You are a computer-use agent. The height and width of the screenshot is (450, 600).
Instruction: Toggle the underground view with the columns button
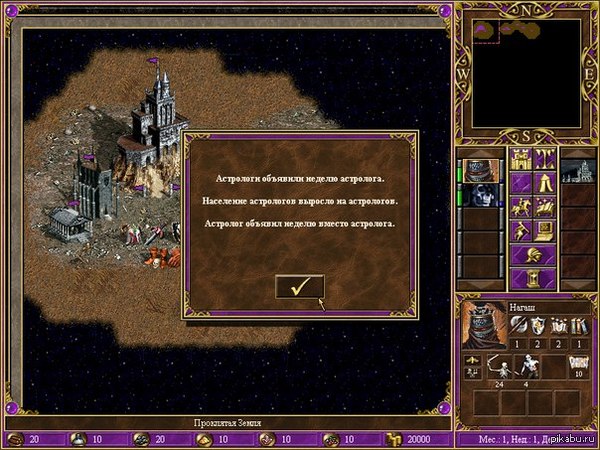(545, 158)
